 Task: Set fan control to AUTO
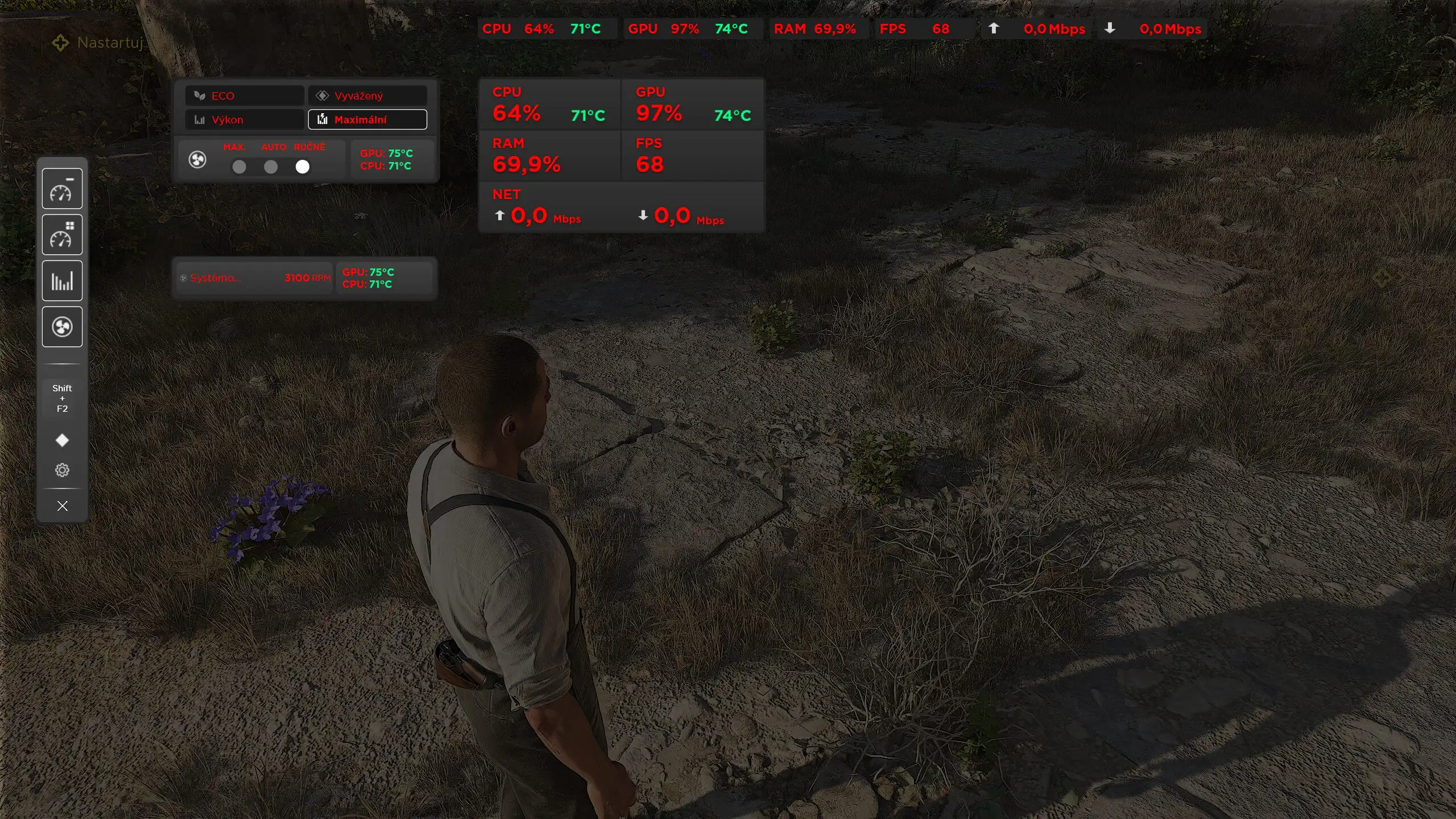pyautogui.click(x=271, y=167)
